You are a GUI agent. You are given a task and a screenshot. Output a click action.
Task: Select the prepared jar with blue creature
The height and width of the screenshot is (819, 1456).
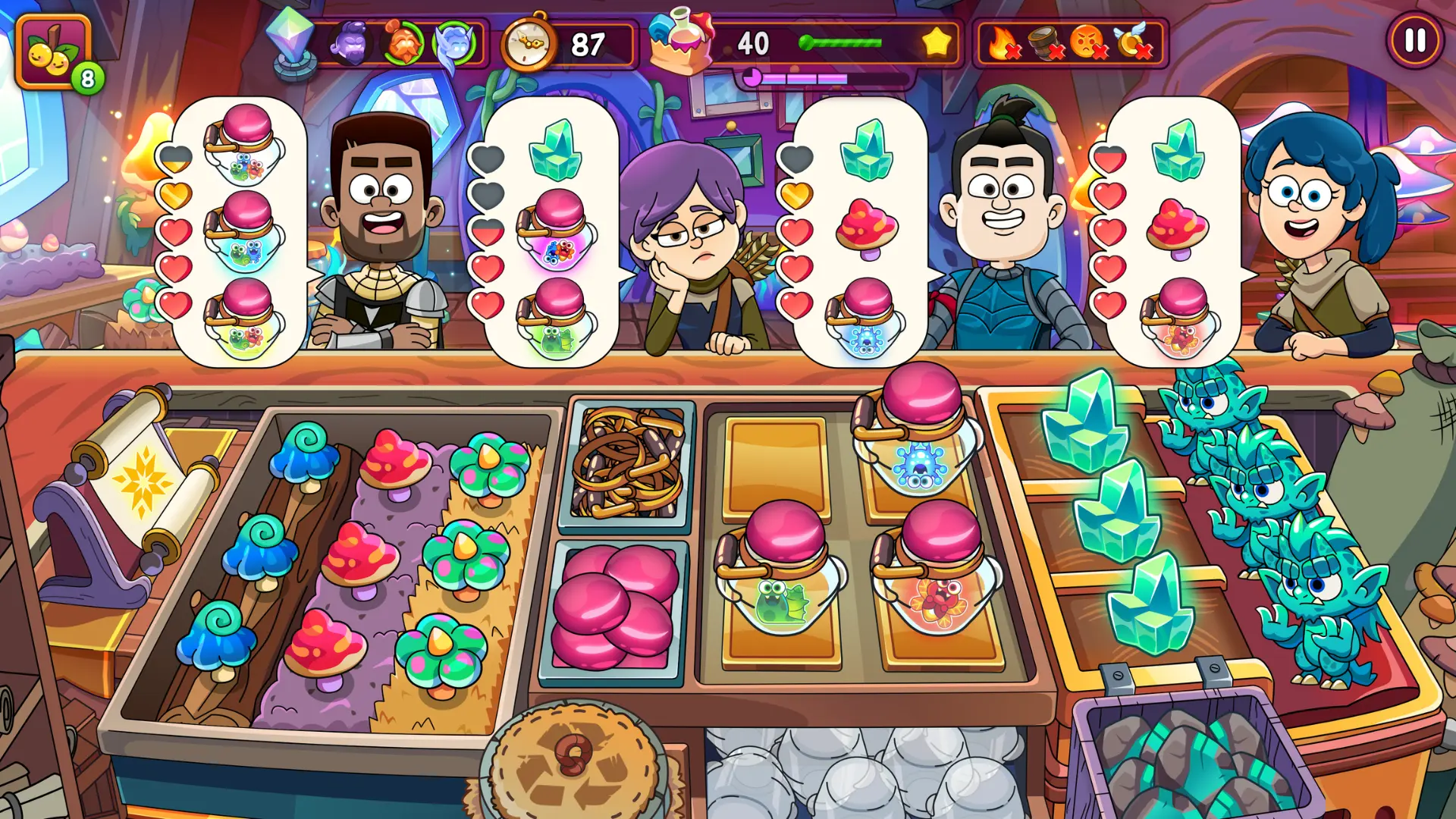[918, 432]
